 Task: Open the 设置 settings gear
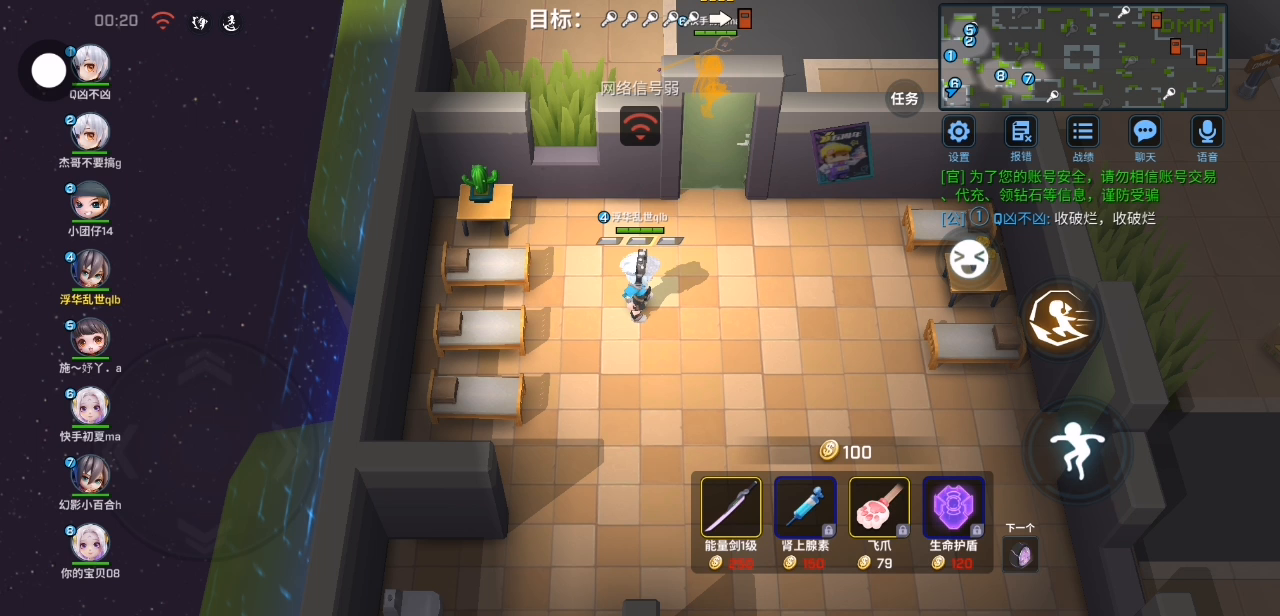(x=959, y=131)
